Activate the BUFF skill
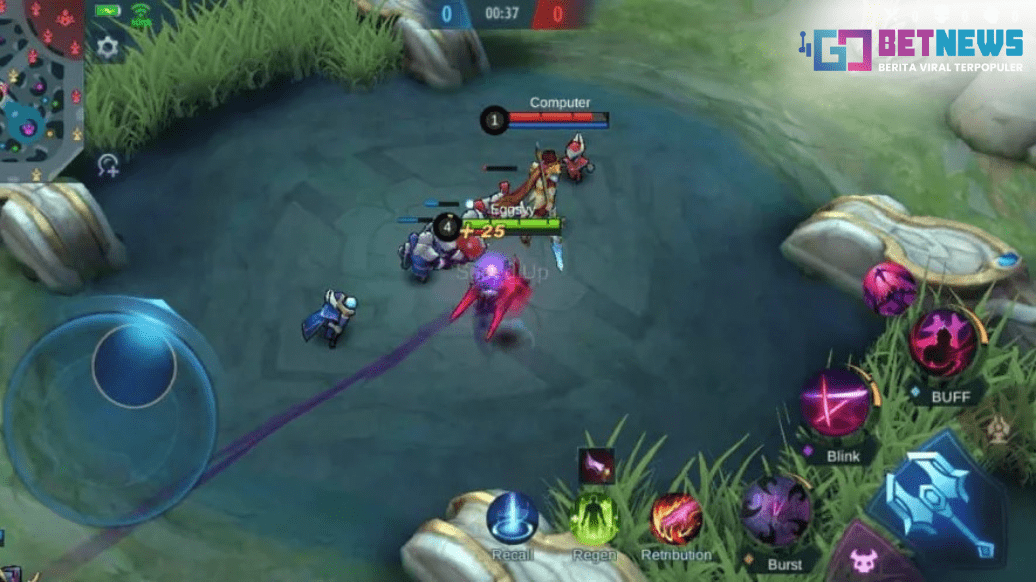This screenshot has height=582, width=1036. pyautogui.click(x=942, y=343)
